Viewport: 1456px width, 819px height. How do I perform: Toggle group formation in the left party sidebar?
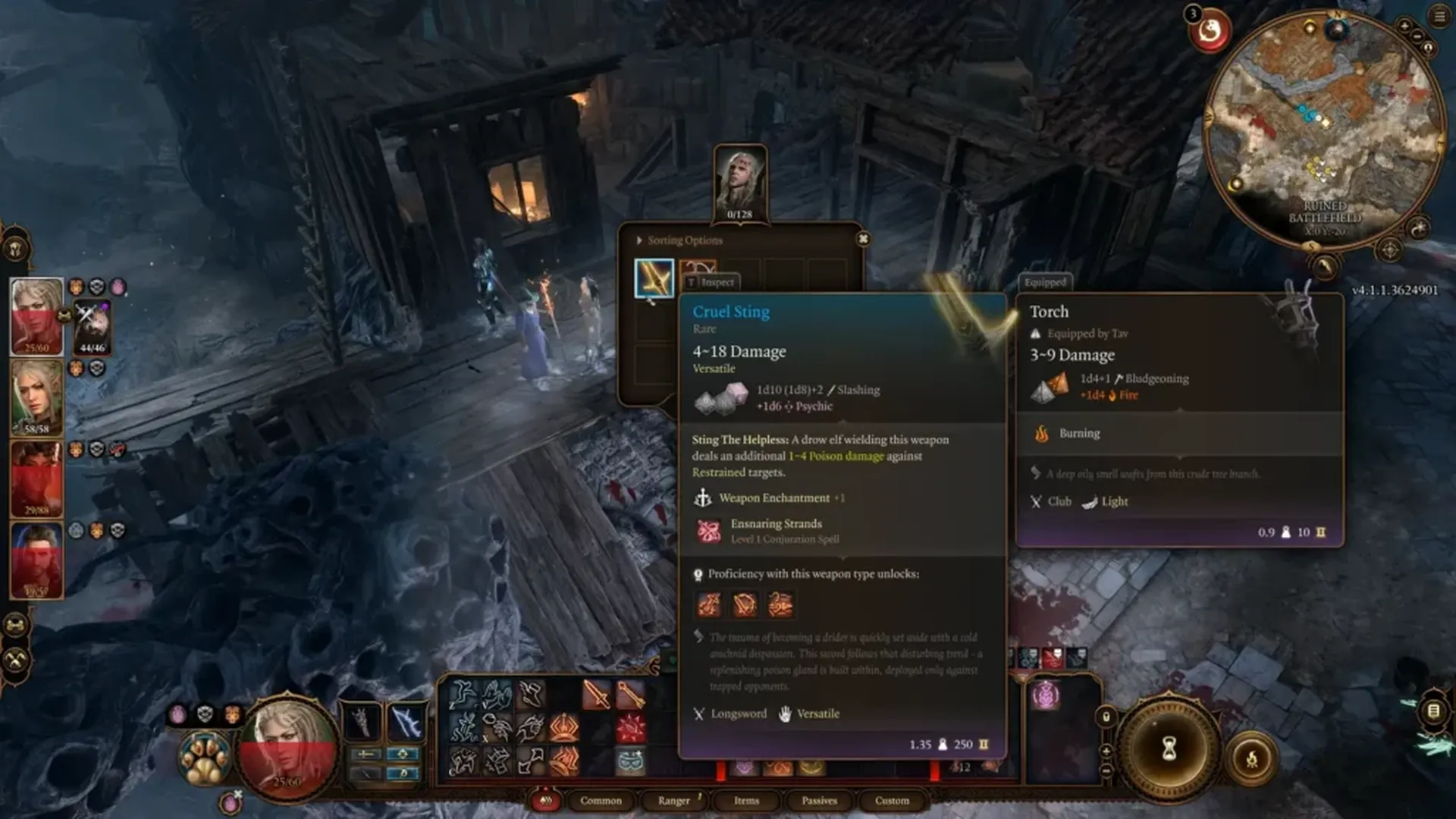tap(14, 624)
